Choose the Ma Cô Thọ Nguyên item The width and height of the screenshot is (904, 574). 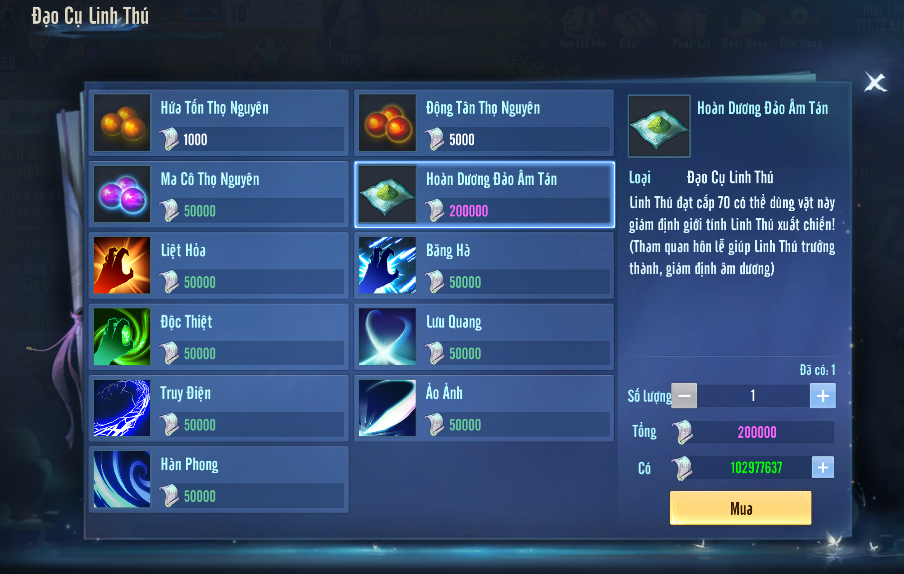point(219,194)
